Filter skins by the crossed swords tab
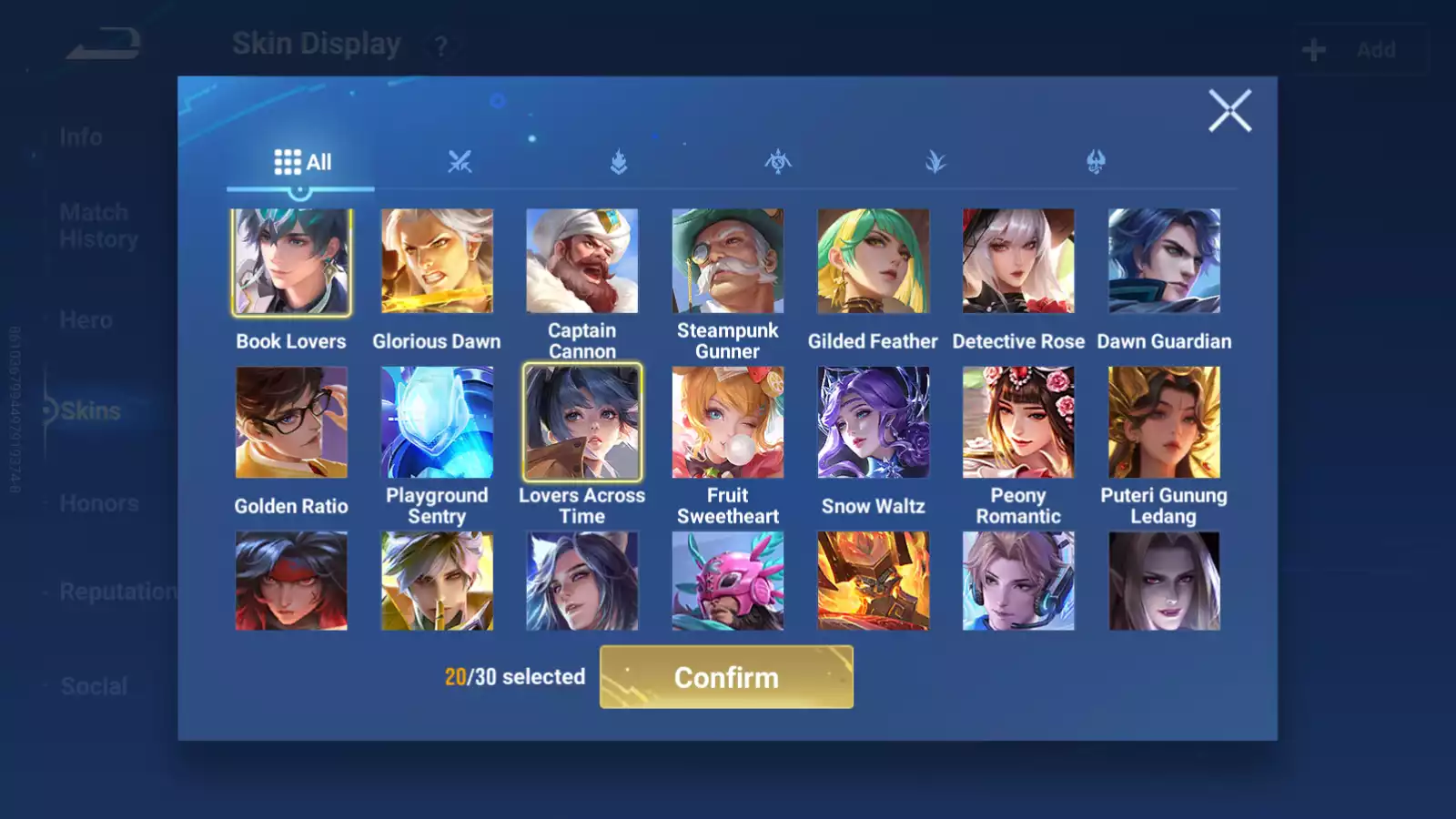1456x819 pixels. click(x=460, y=163)
